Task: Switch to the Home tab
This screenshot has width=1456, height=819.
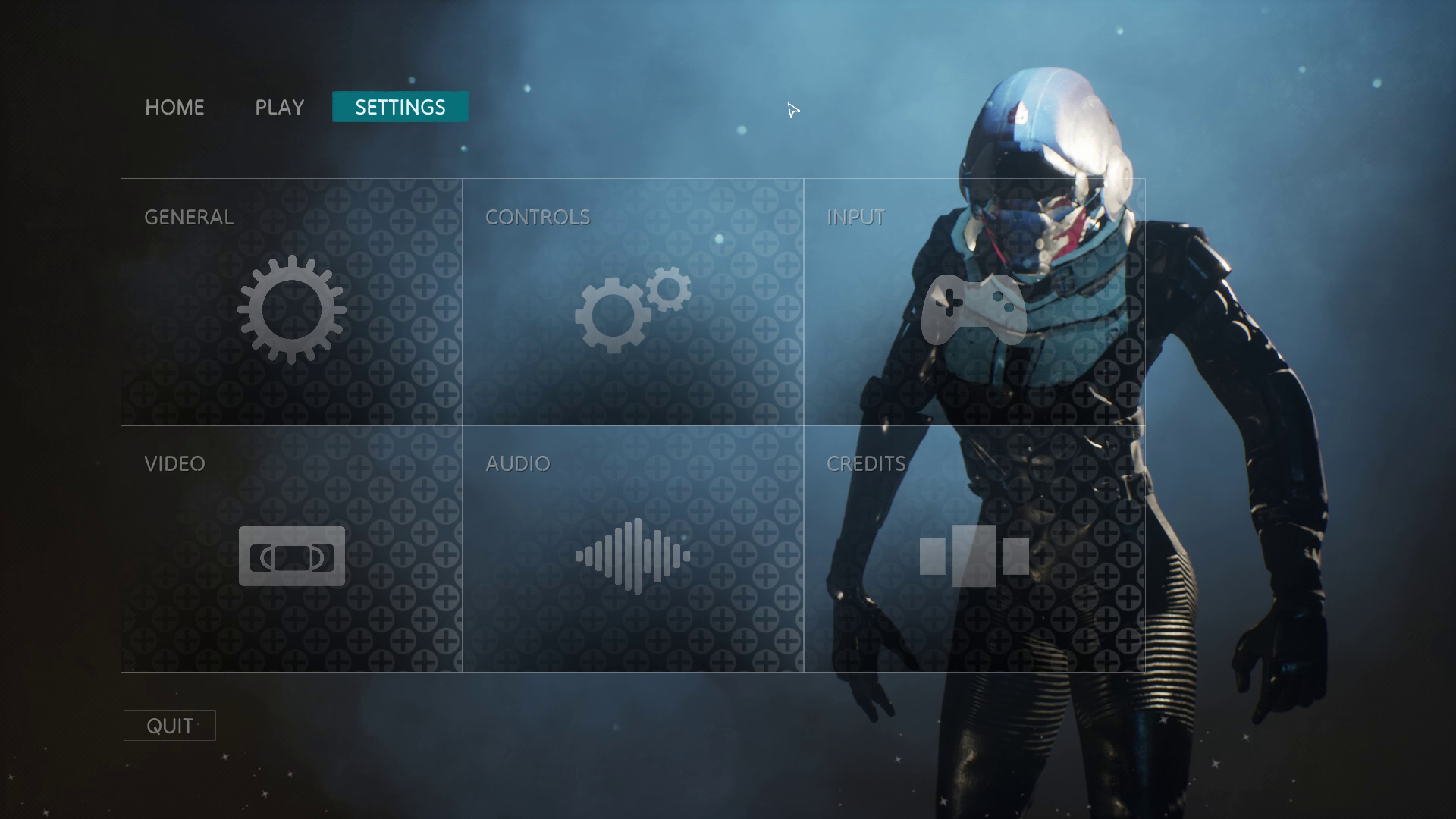Action: click(x=174, y=107)
